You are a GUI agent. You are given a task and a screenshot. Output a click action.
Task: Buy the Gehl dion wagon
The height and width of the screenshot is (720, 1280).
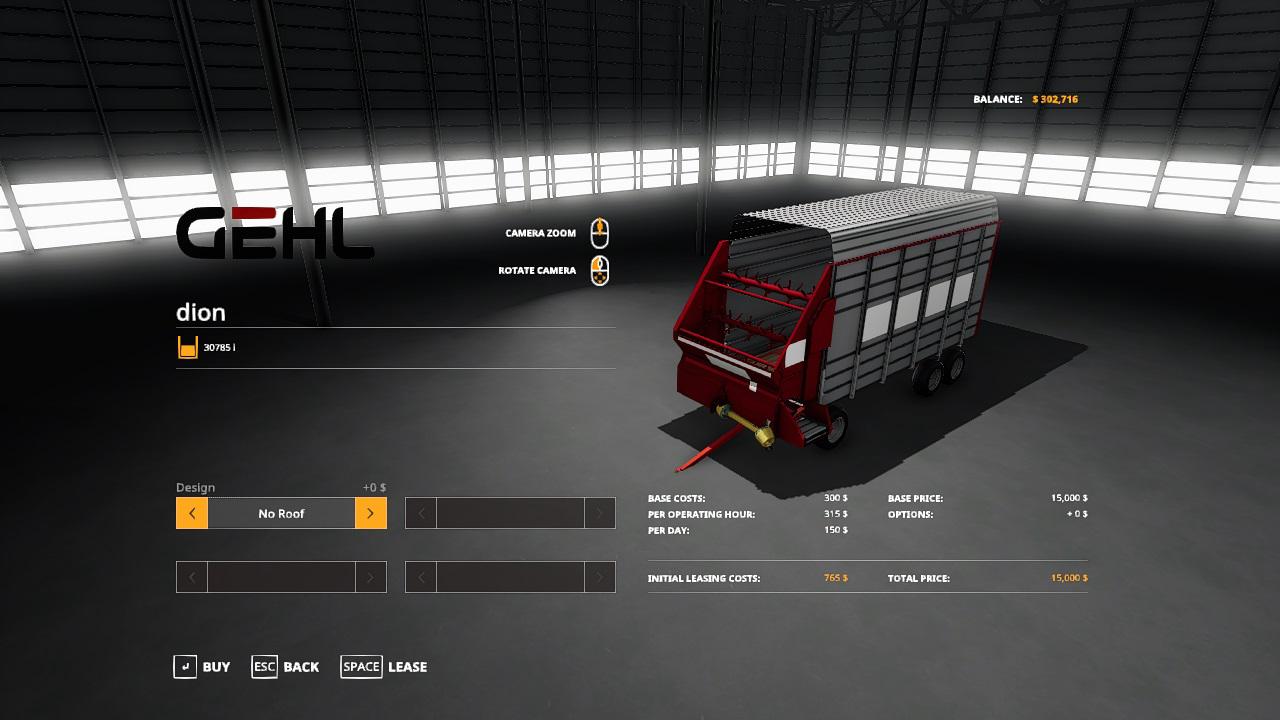(x=202, y=667)
